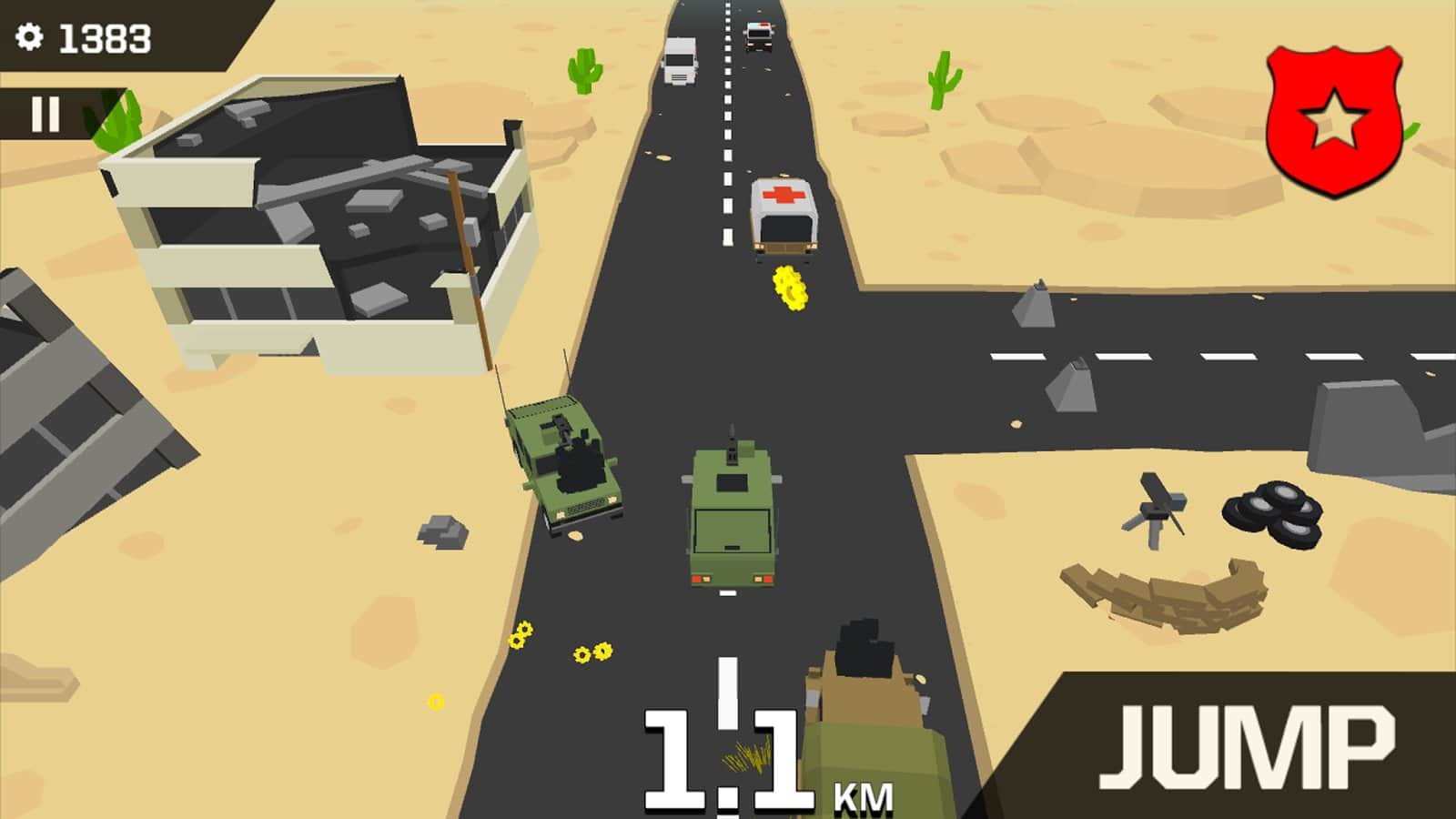Tap the red cross on the ambulance roof
The width and height of the screenshot is (1456, 819).
pyautogui.click(x=784, y=194)
